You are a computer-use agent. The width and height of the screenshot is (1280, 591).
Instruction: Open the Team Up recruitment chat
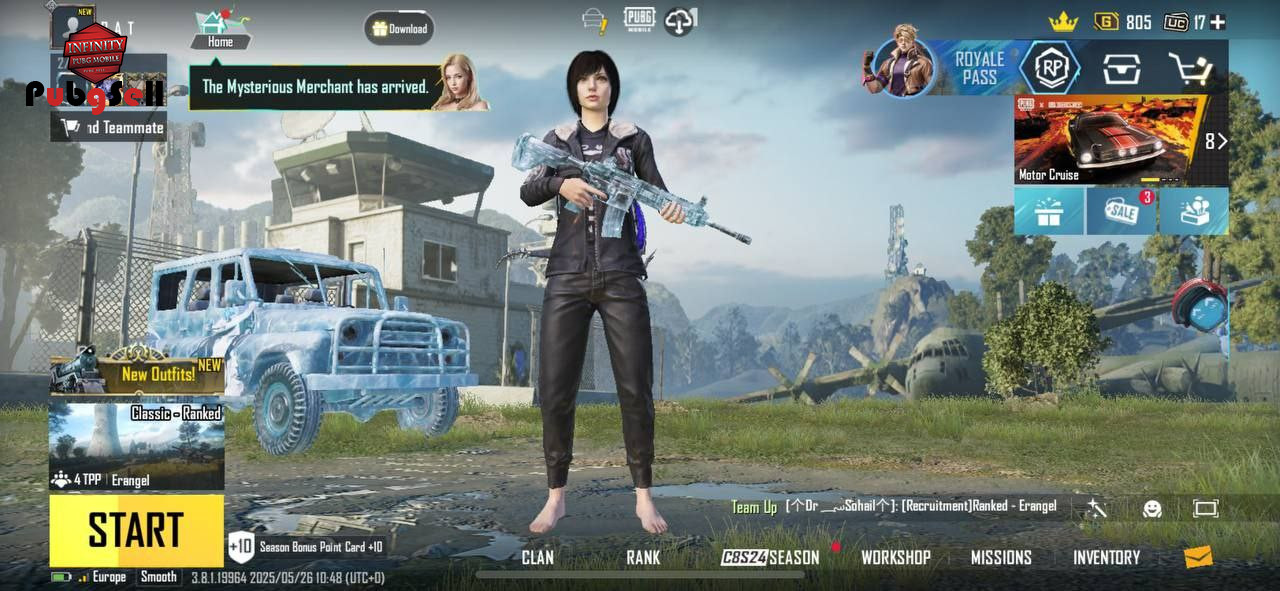pyautogui.click(x=893, y=507)
